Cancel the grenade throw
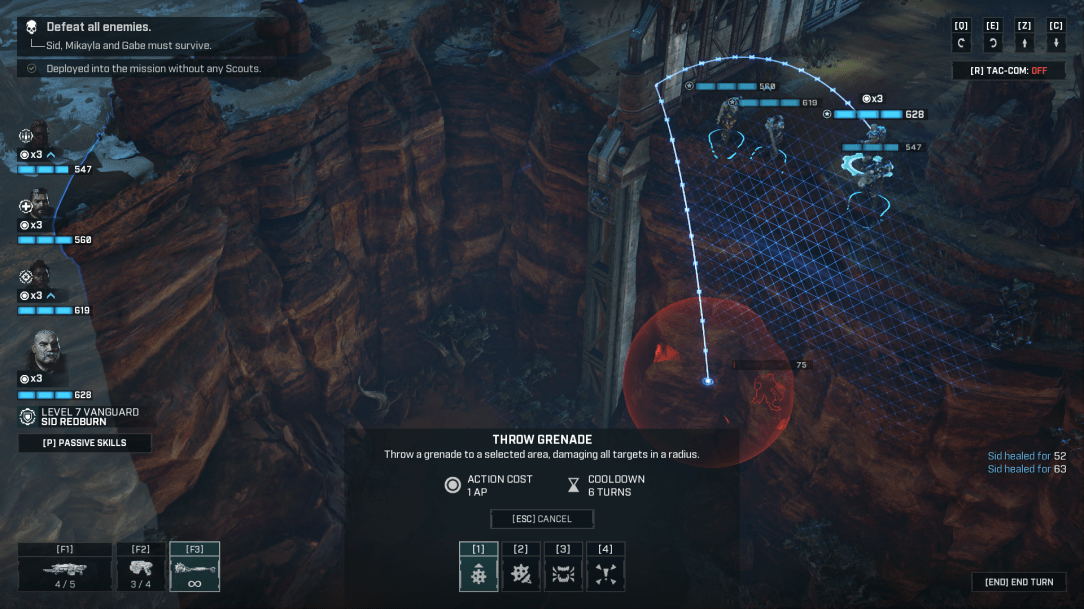 [x=541, y=519]
